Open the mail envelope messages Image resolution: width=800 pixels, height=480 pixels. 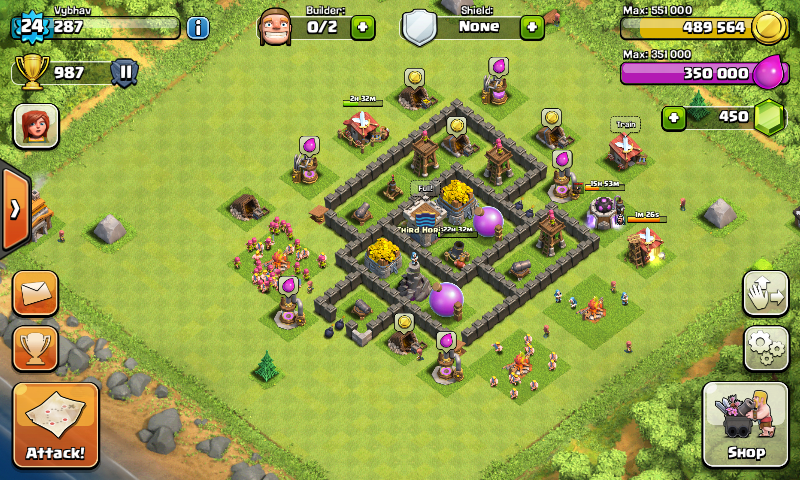pos(35,293)
